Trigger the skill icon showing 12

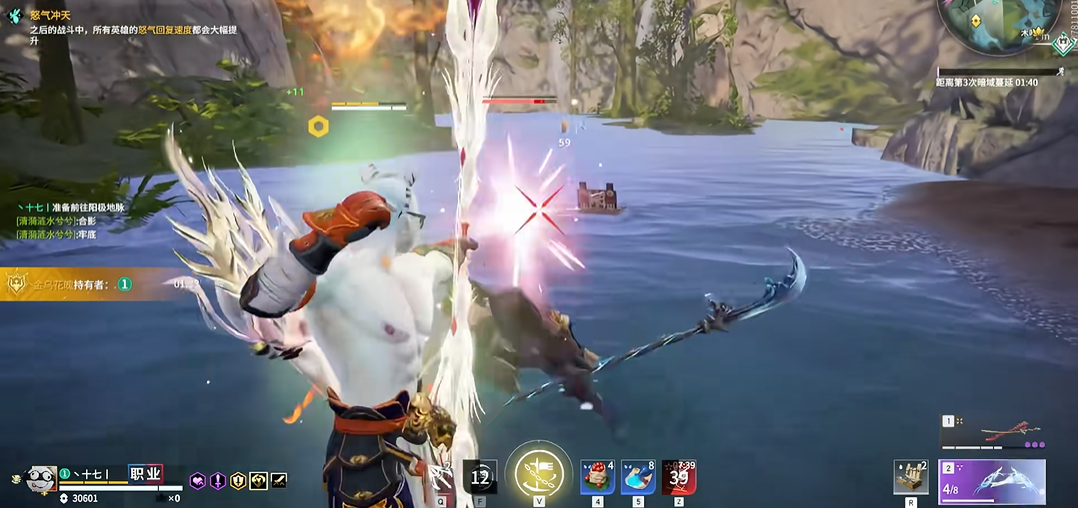tap(480, 477)
